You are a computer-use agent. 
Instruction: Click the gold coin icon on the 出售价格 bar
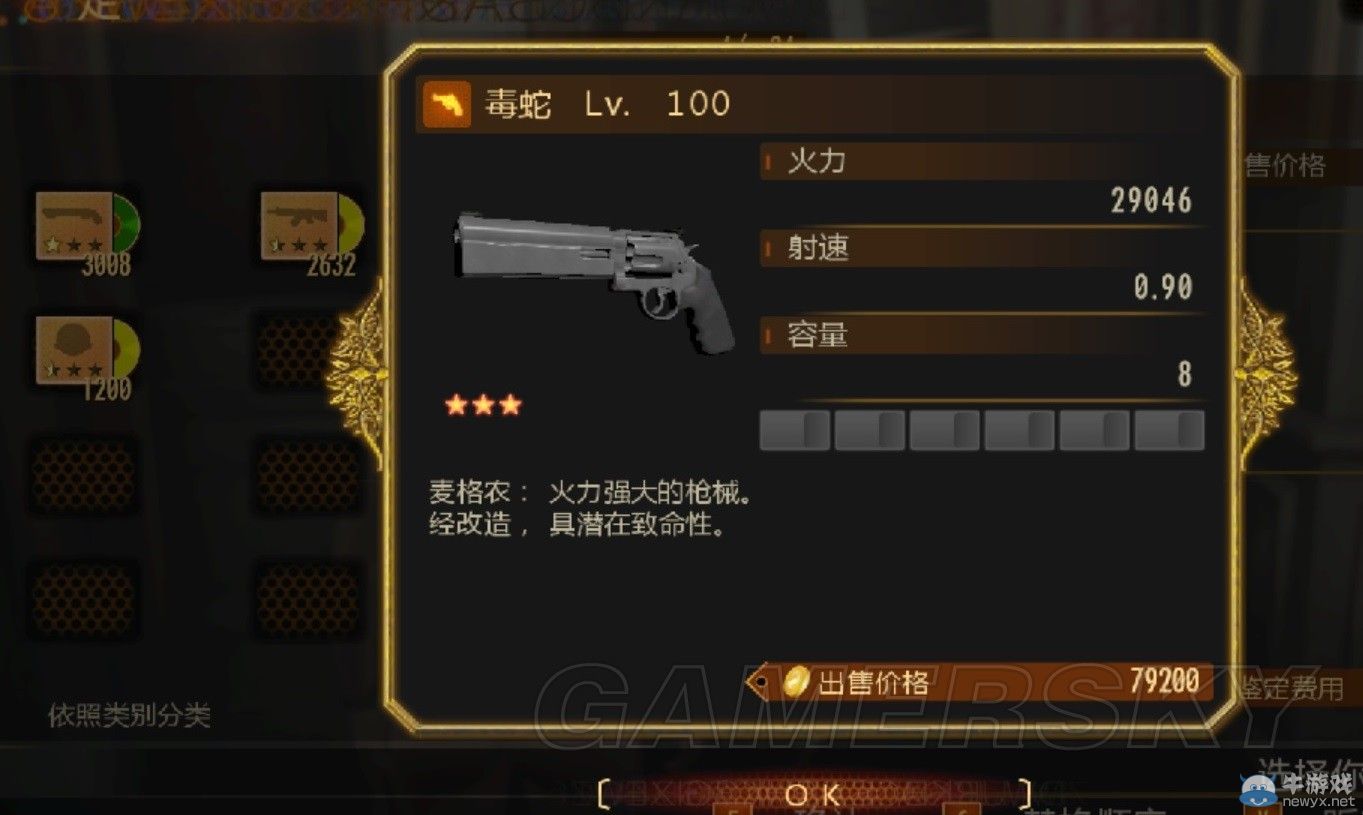[795, 679]
